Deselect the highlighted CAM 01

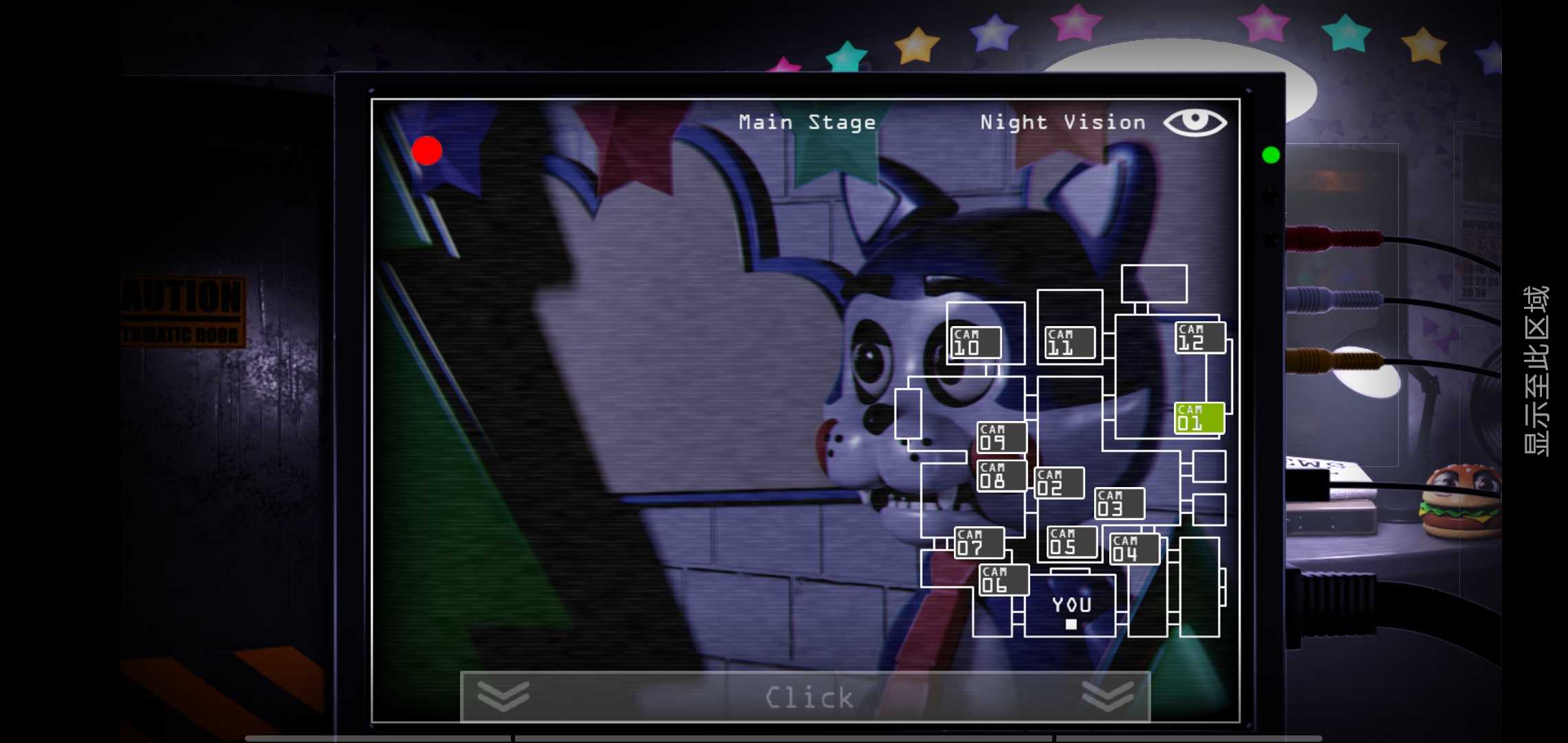[1199, 416]
